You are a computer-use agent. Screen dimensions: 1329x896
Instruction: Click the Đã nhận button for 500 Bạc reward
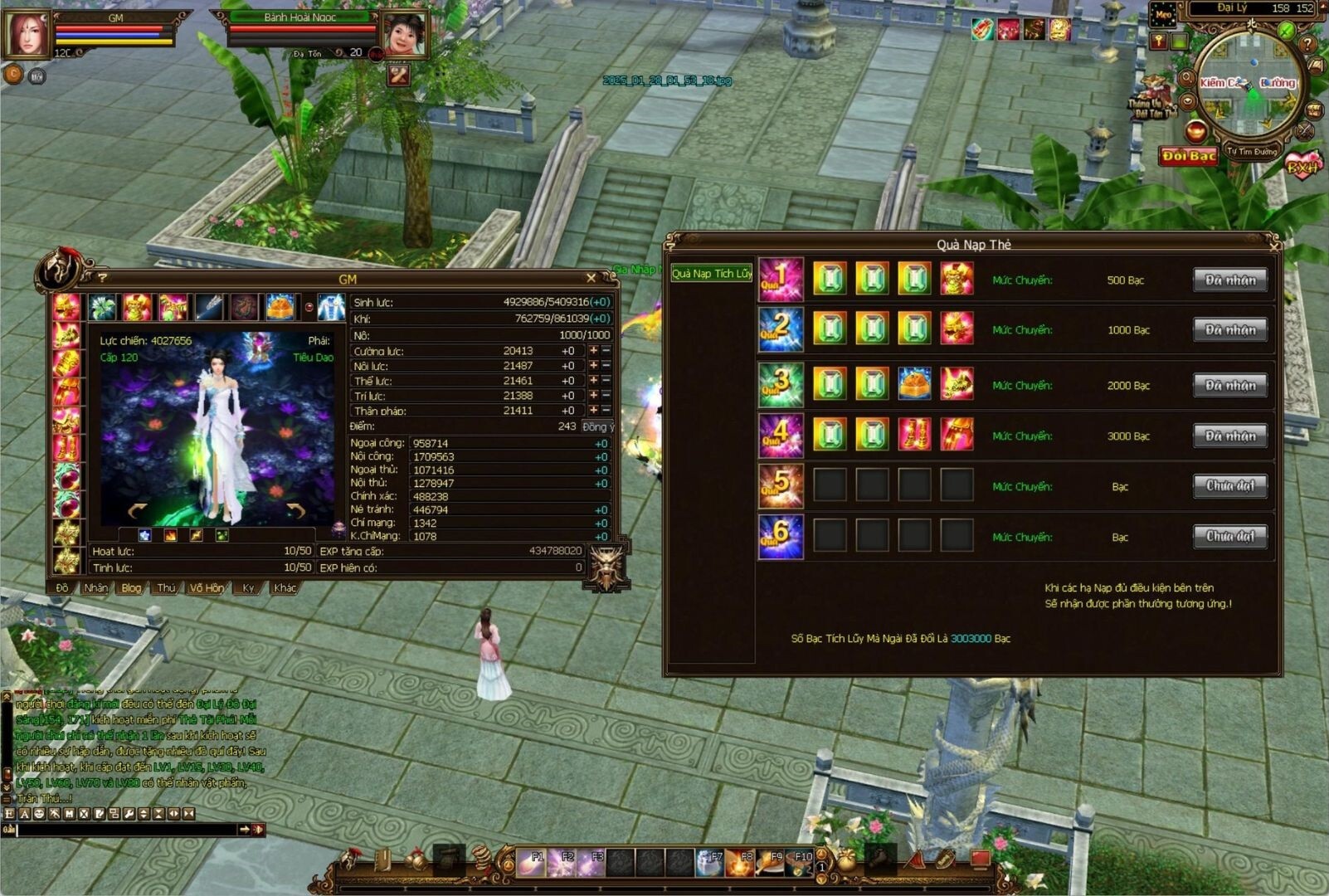[x=1230, y=280]
